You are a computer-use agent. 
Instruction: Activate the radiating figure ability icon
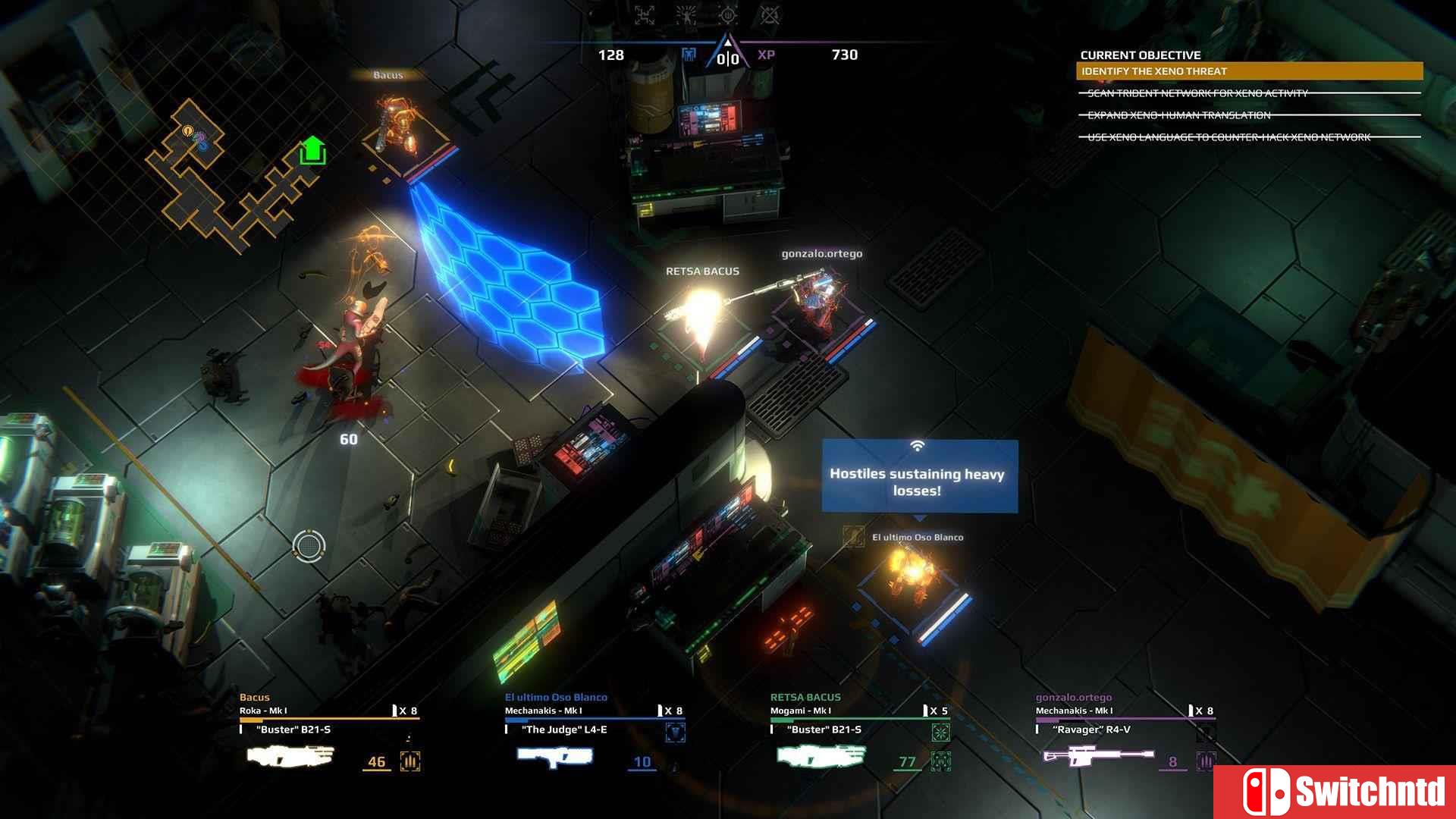(686, 14)
